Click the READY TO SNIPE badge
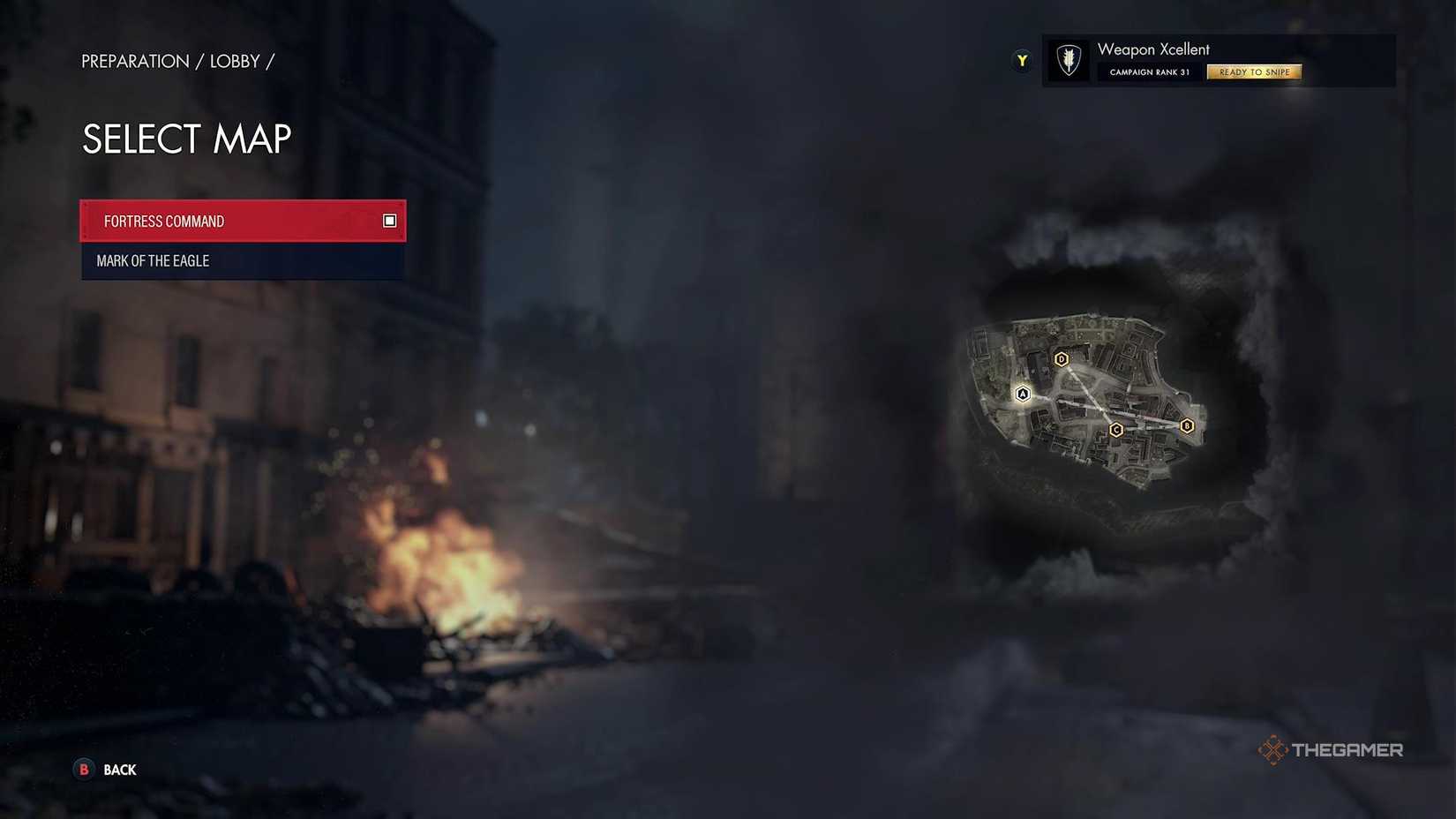 coord(1254,71)
